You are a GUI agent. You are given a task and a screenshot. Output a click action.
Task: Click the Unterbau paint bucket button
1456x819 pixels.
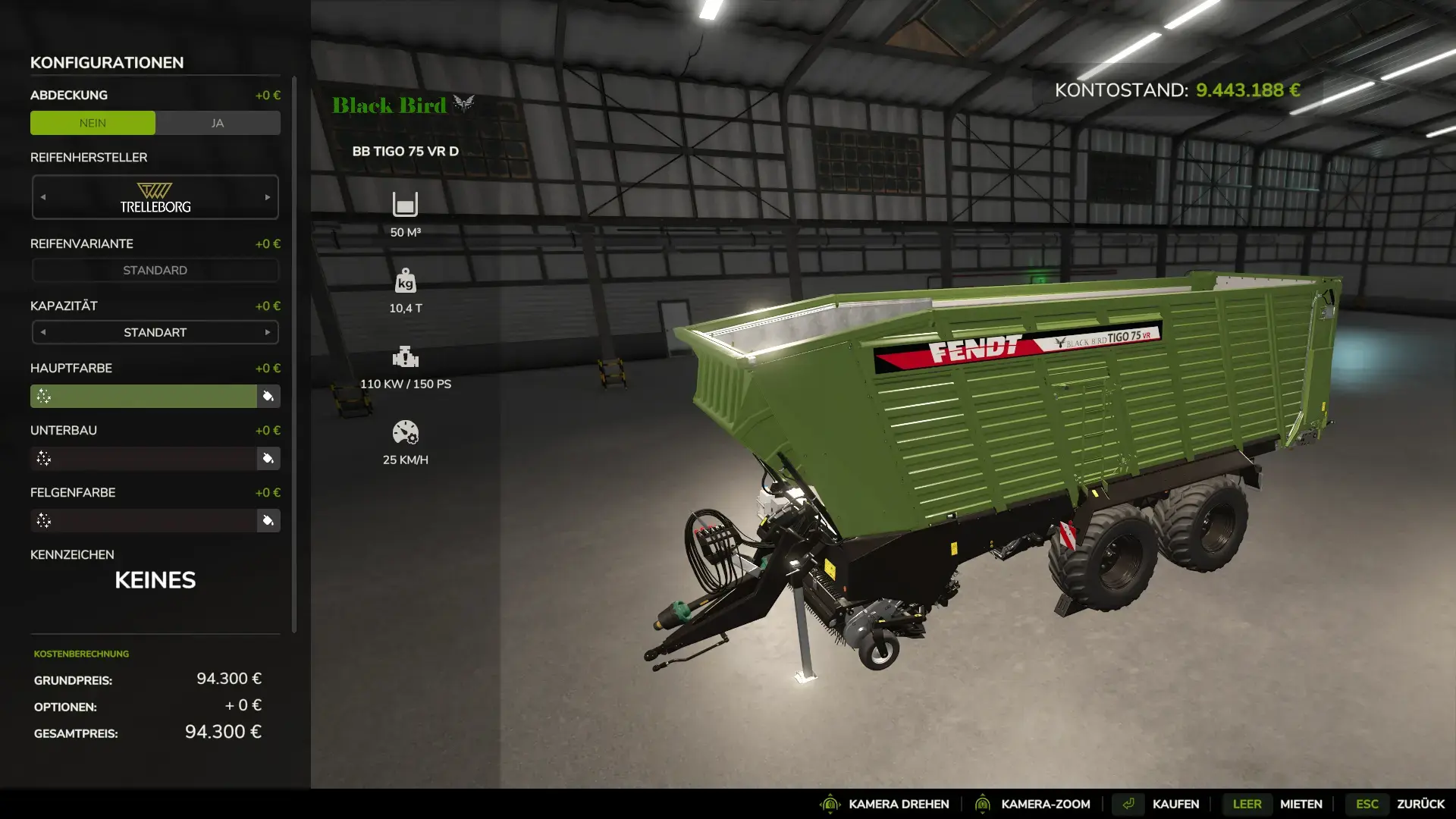coord(268,458)
